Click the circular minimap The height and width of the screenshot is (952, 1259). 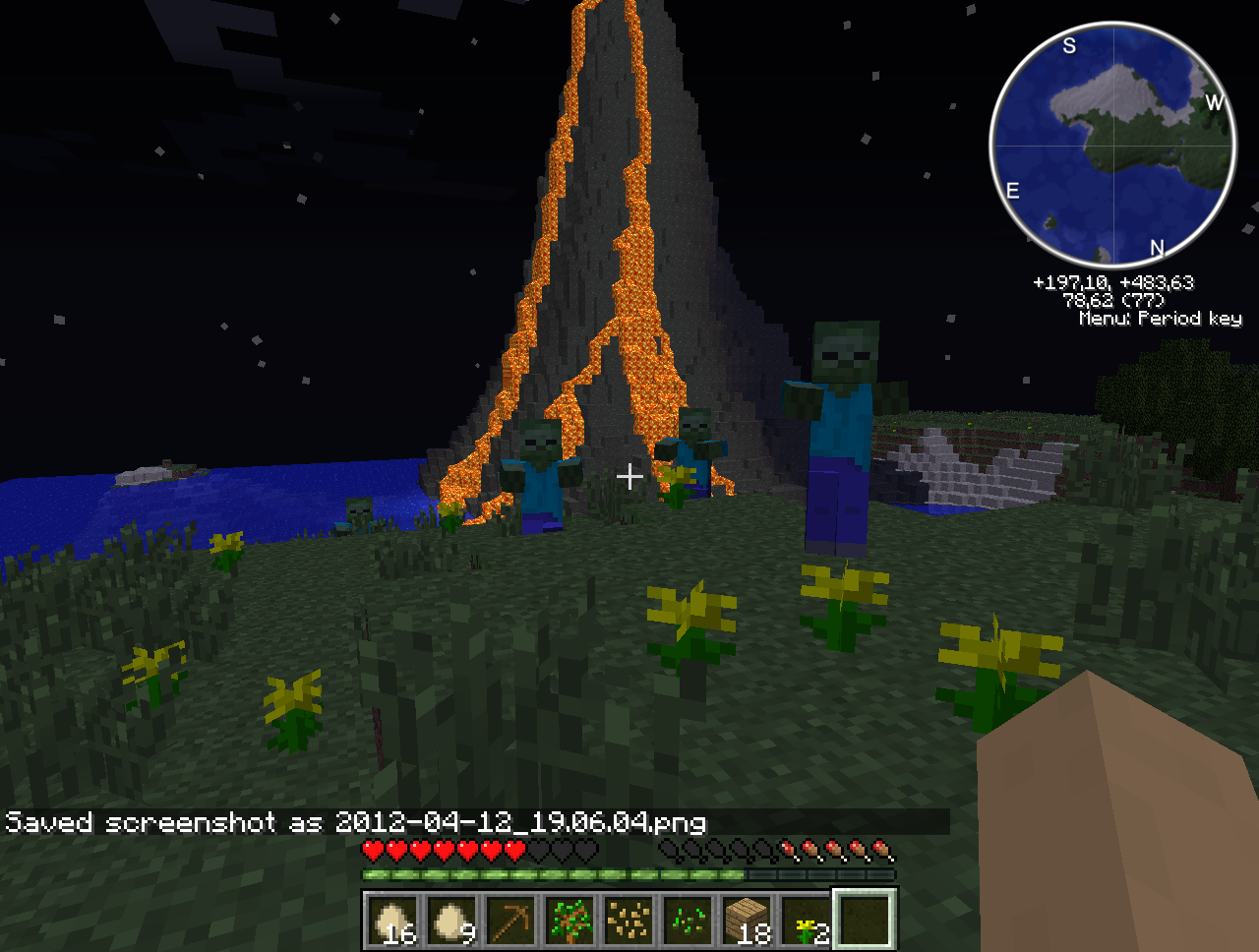click(x=1112, y=145)
